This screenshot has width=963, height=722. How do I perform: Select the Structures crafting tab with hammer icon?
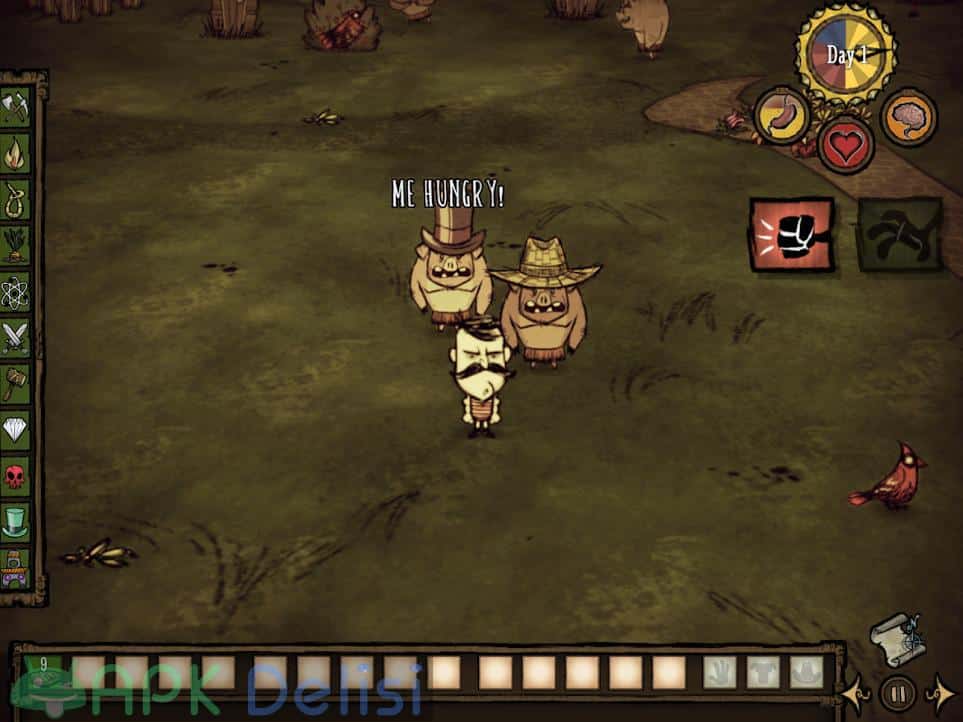point(16,384)
